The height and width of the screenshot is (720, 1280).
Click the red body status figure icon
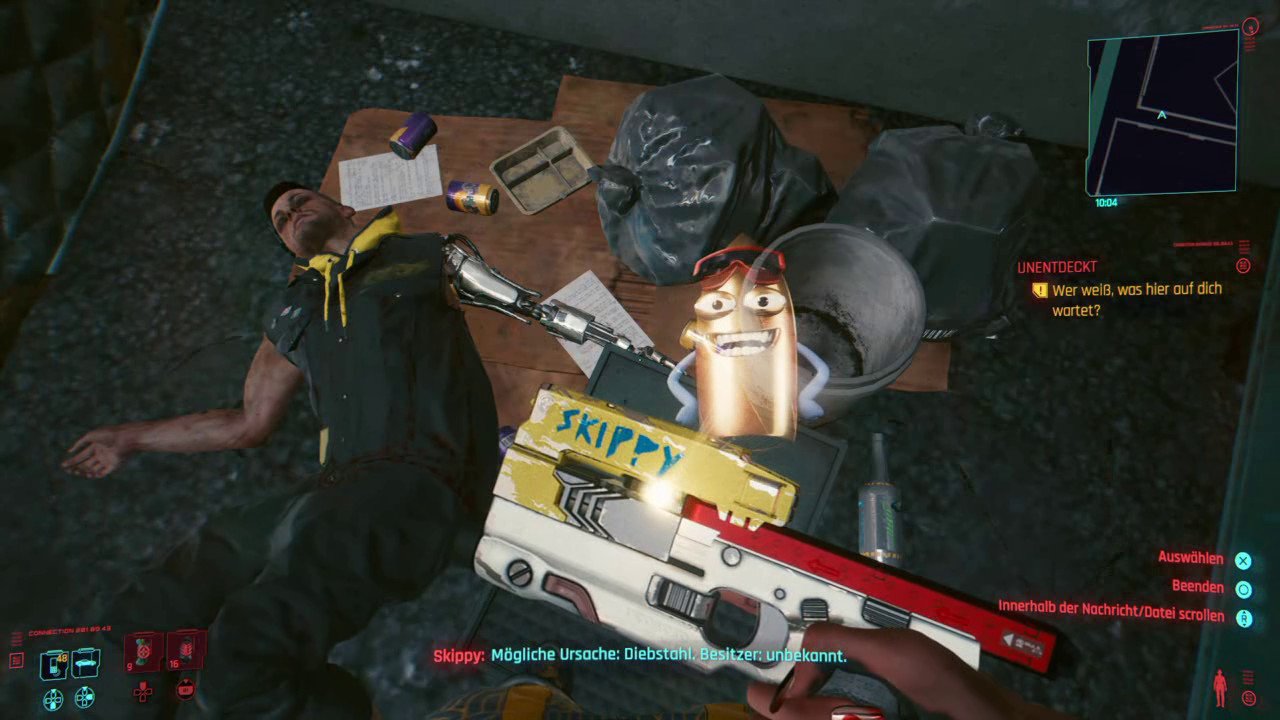1219,688
